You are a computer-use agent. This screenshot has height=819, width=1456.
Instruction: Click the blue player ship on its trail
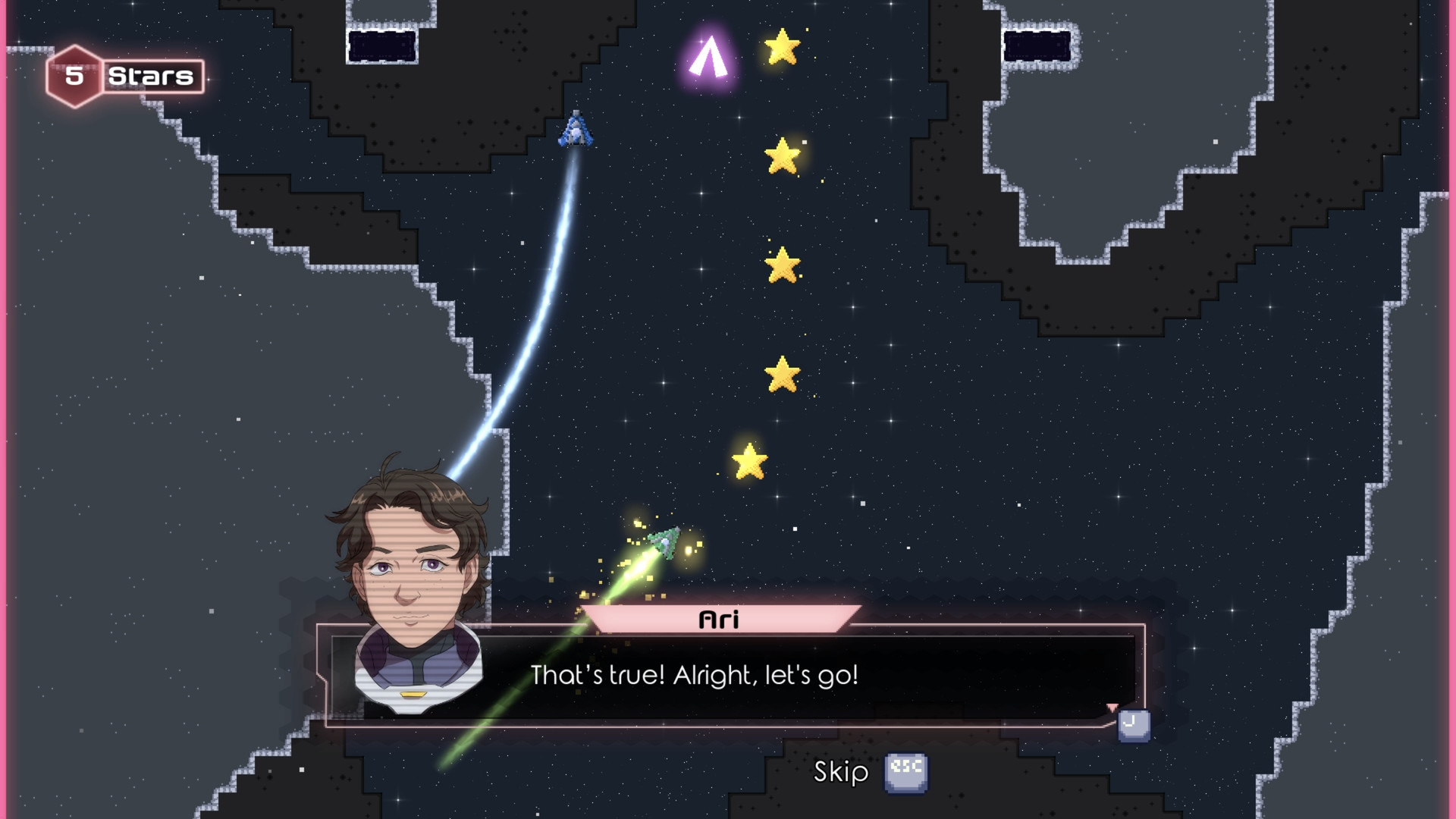(x=576, y=130)
